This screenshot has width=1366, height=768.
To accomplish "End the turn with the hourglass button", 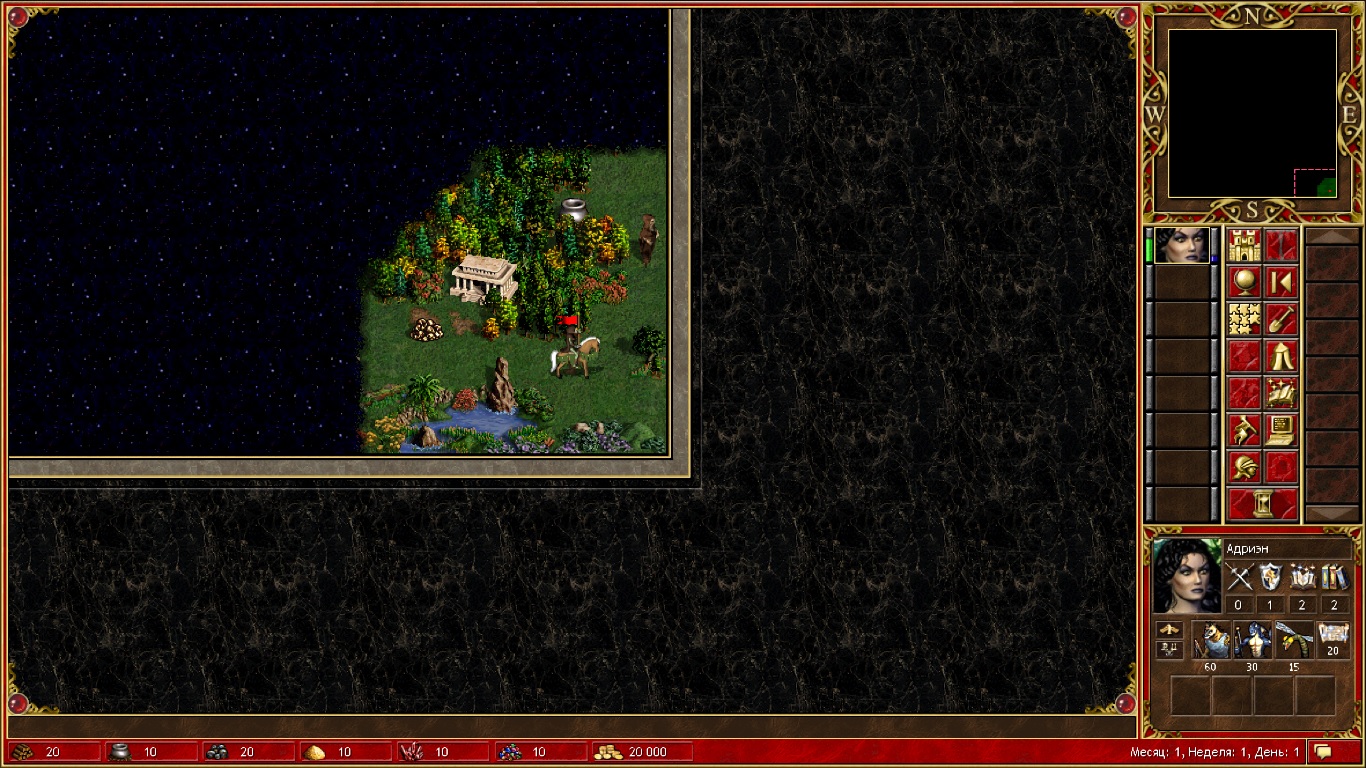I will [x=1262, y=504].
